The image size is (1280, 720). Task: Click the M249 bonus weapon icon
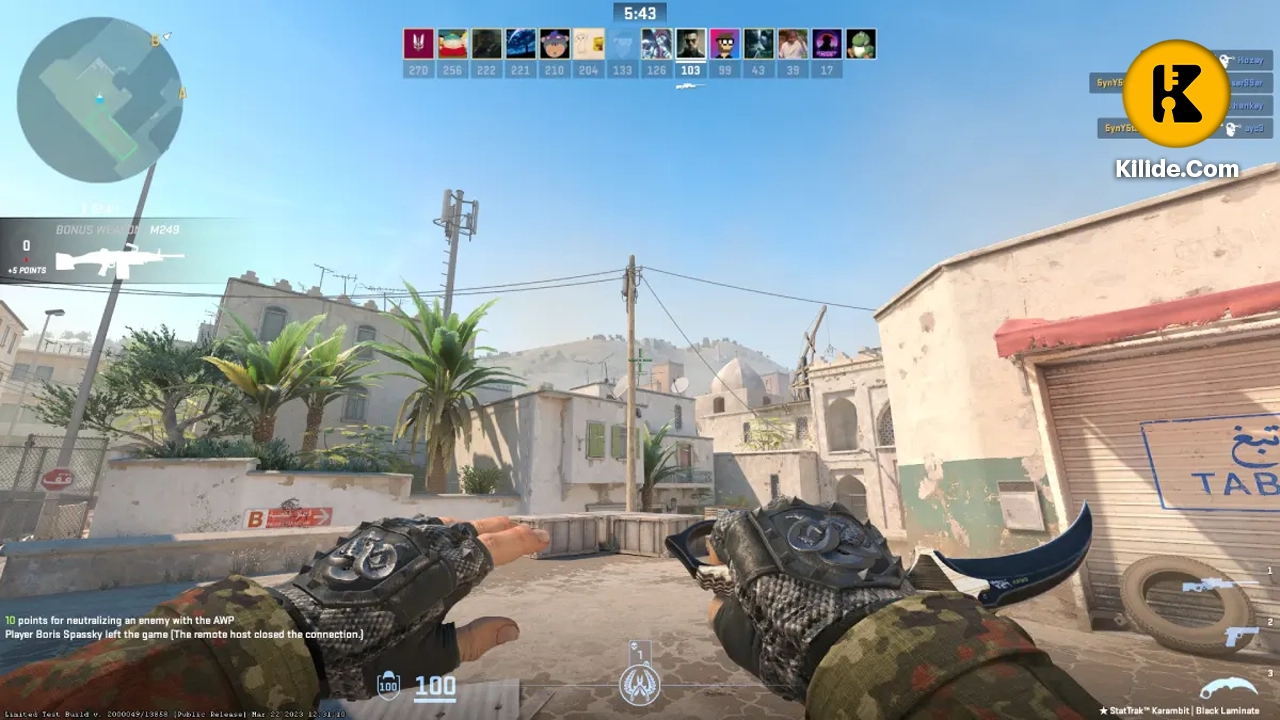(x=118, y=262)
